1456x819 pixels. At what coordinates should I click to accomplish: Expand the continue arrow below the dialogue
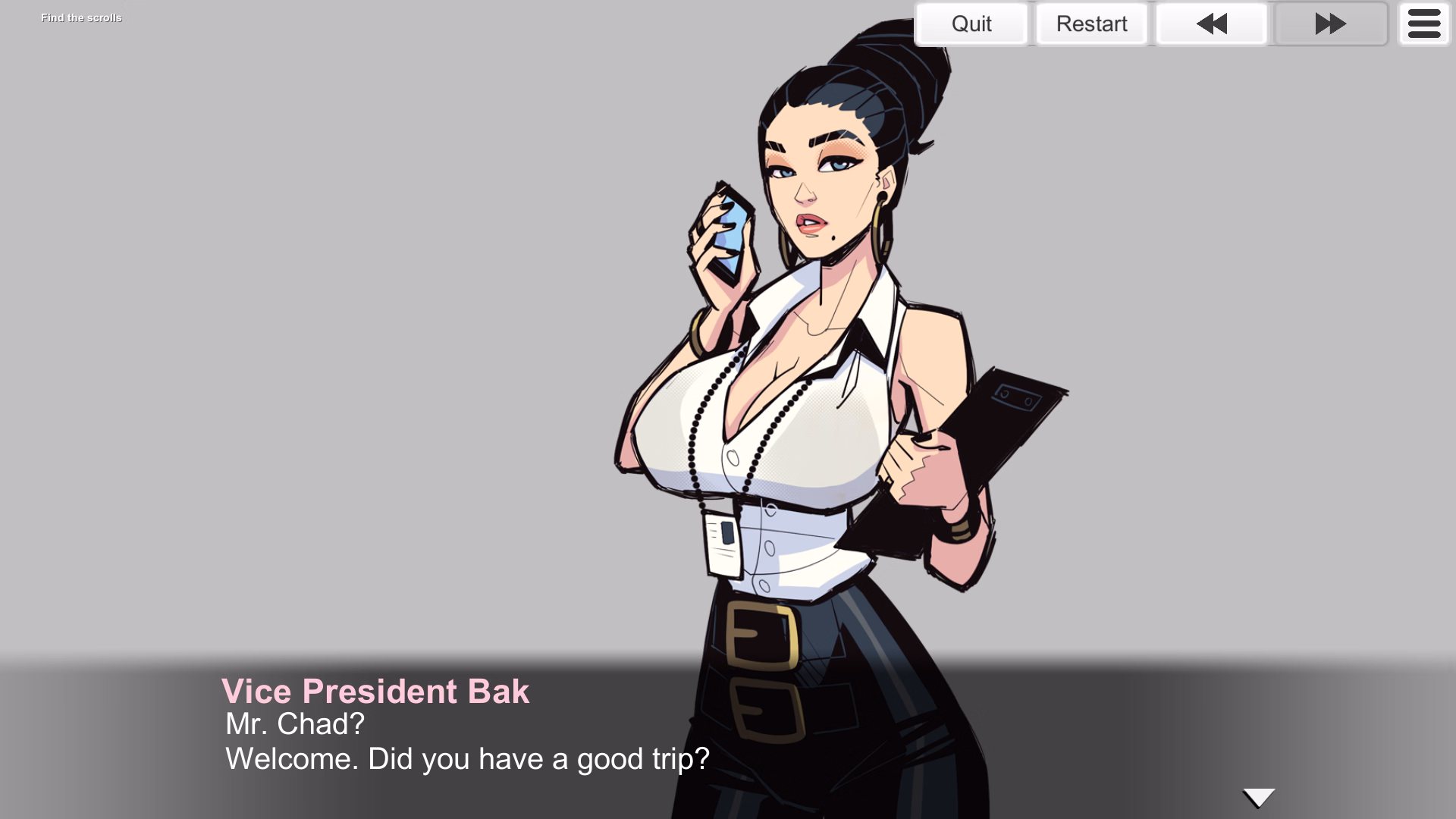click(x=1258, y=797)
